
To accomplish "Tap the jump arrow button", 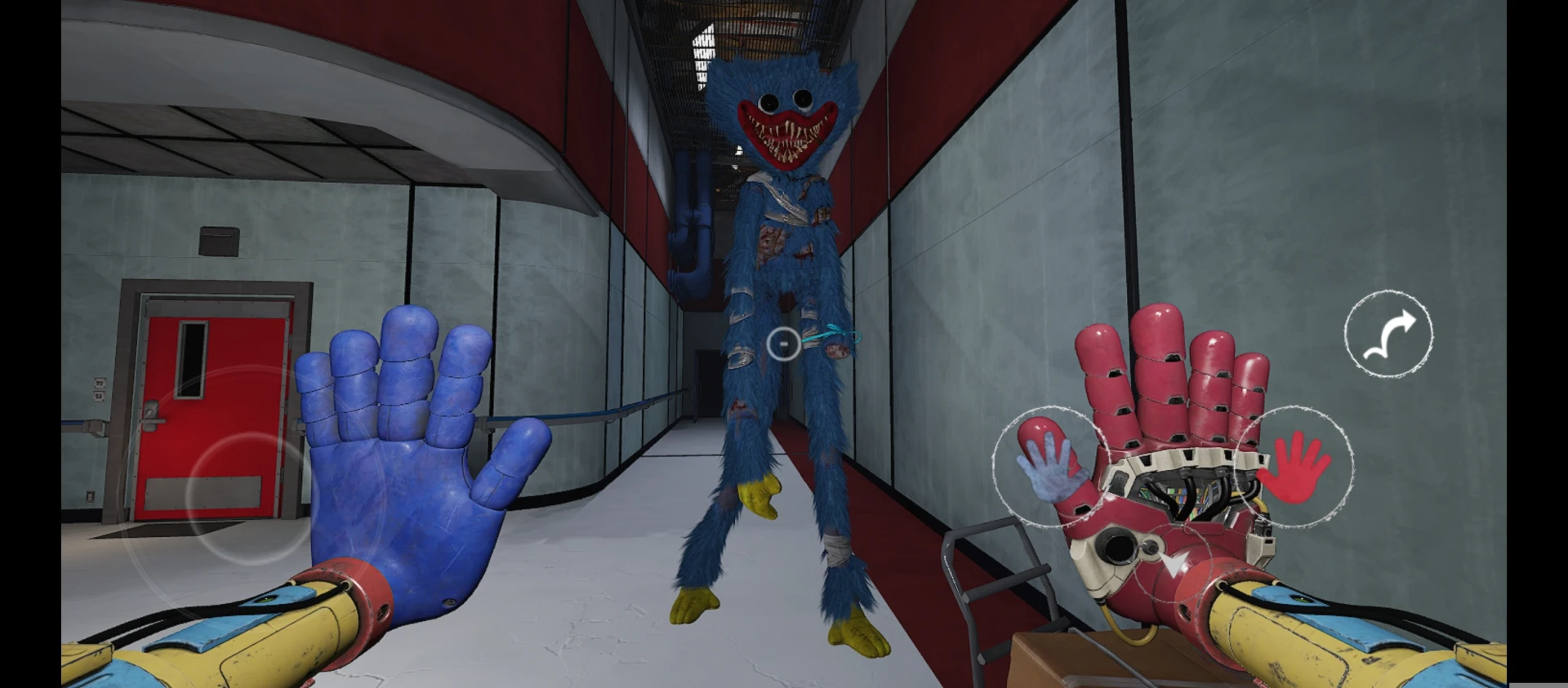I will (1388, 334).
